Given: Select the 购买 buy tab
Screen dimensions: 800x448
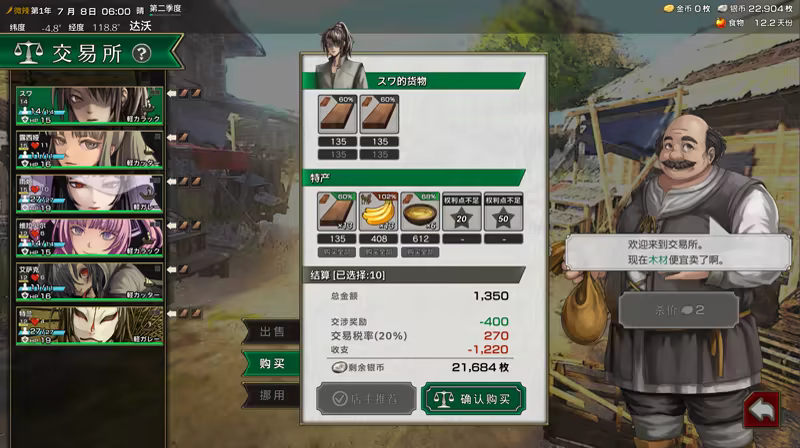Looking at the screenshot, I should pos(272,364).
